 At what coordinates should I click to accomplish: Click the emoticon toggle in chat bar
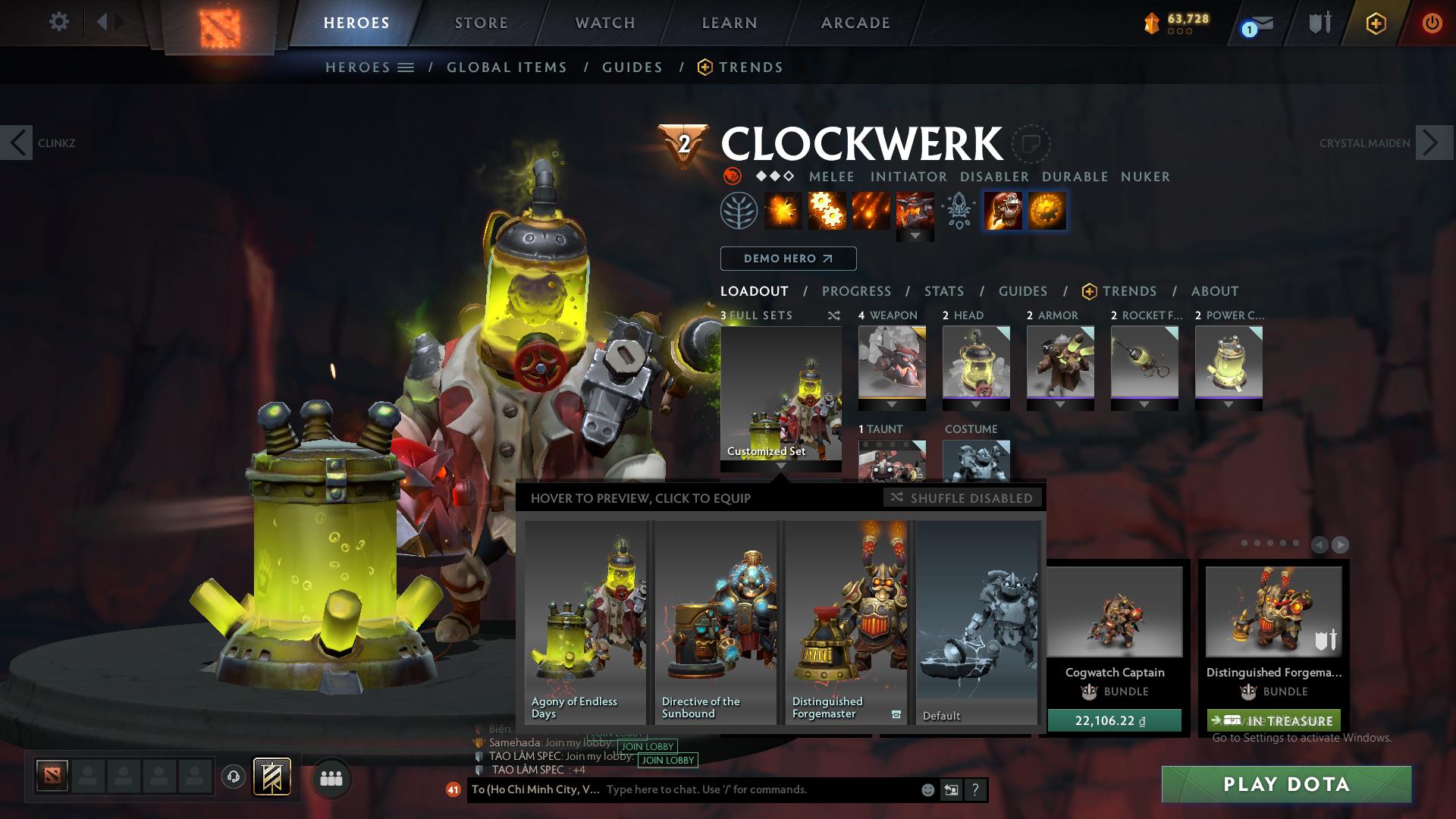[x=927, y=789]
